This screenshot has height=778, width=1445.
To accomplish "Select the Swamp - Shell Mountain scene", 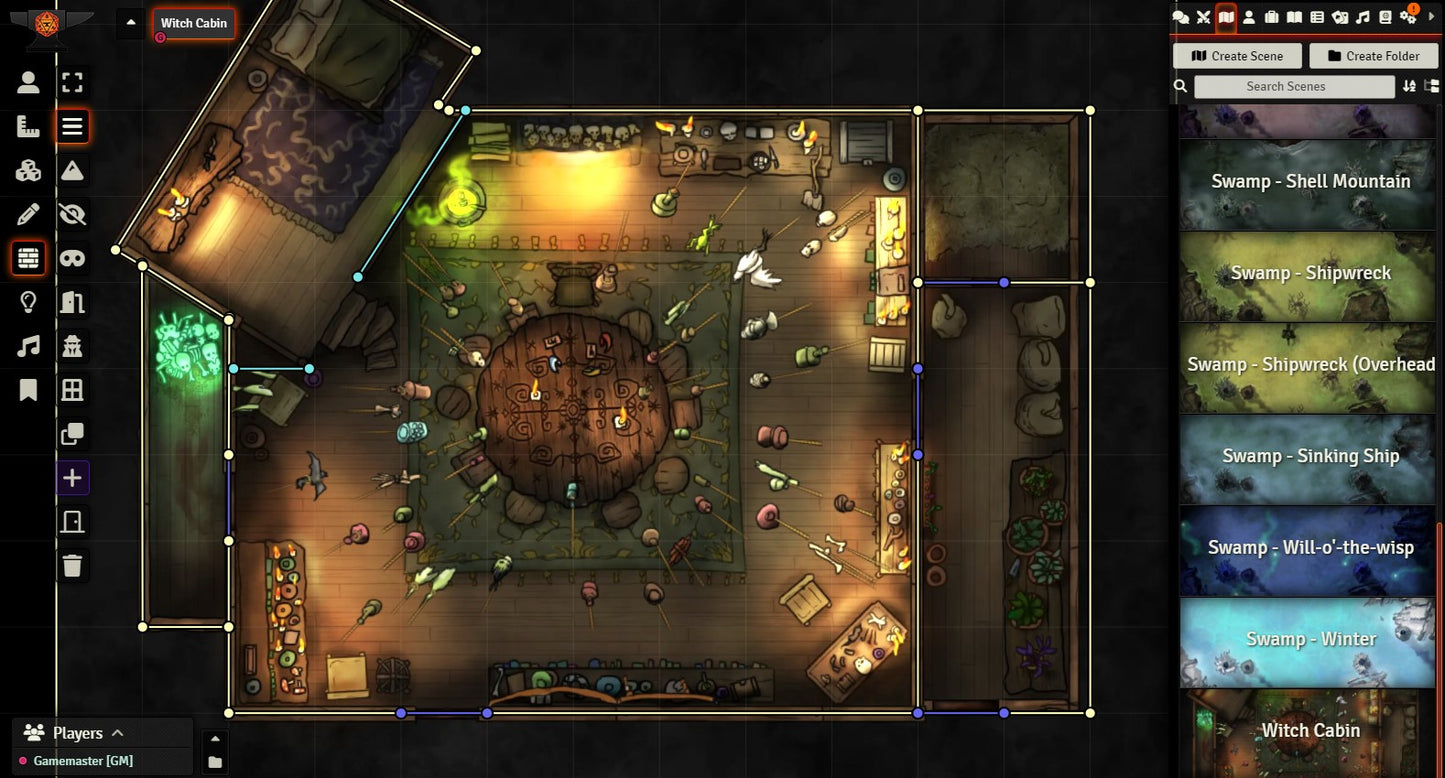I will tap(1310, 181).
